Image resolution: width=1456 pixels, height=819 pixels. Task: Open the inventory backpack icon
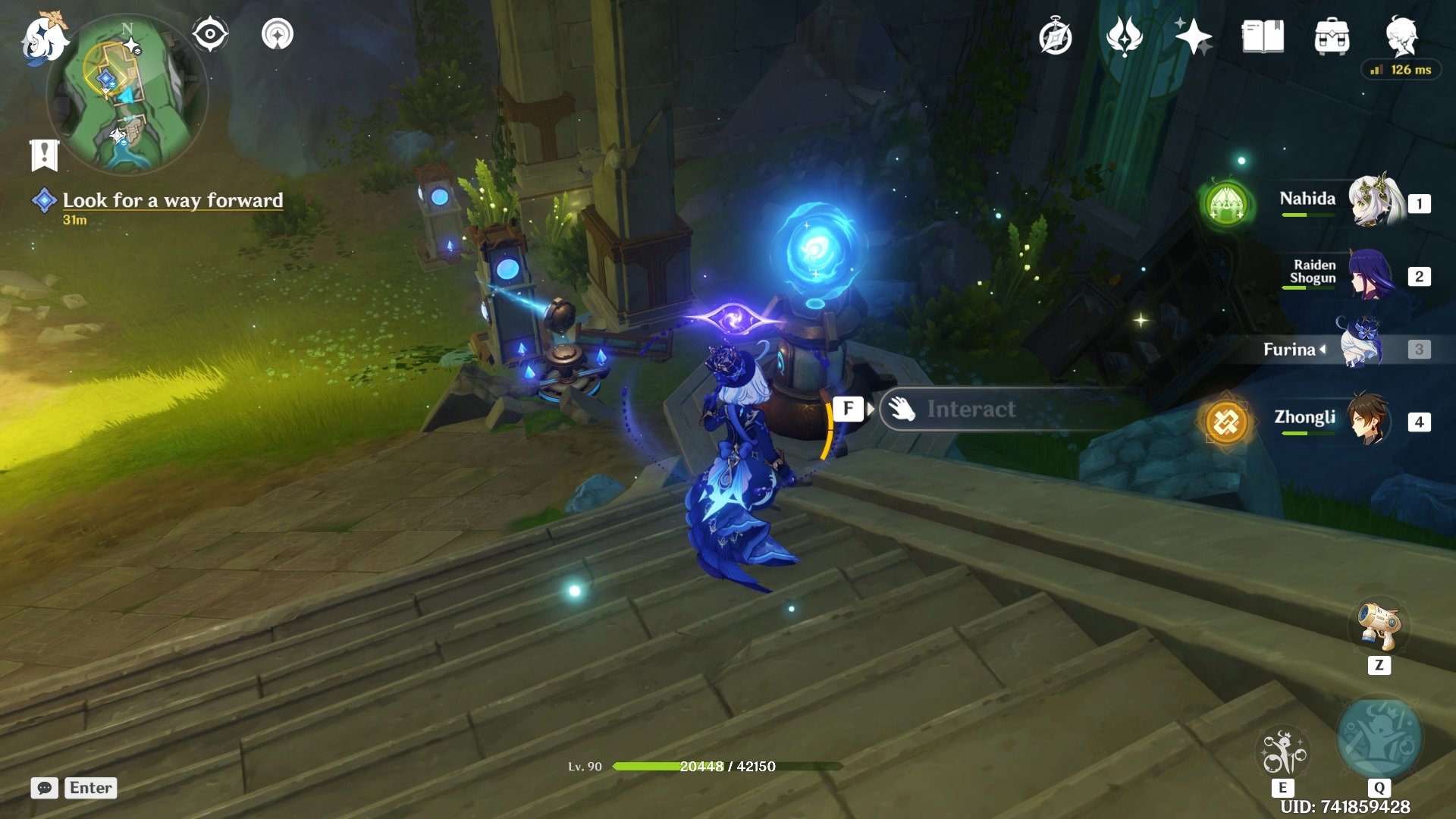(x=1332, y=36)
